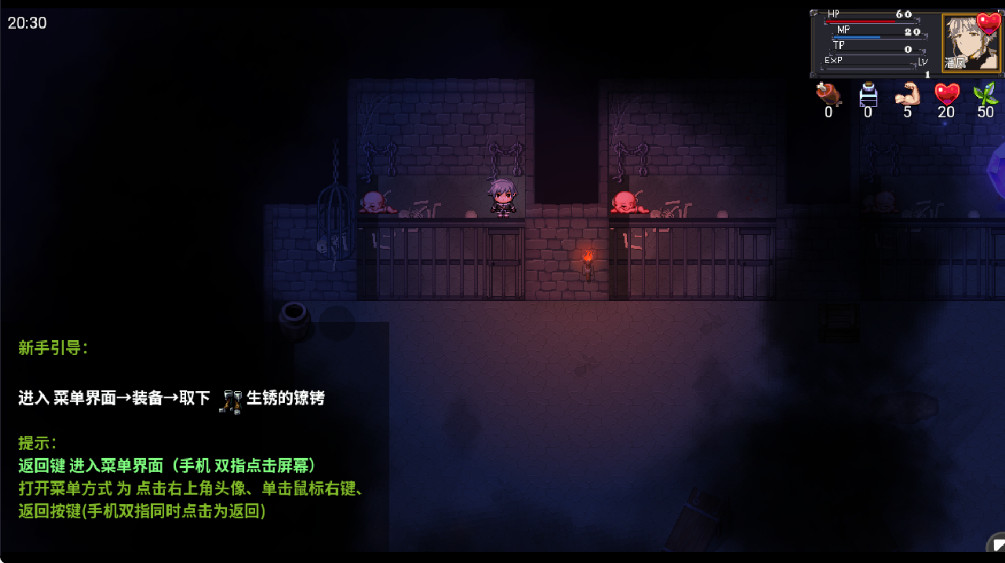Select the meat food icon
Screen dimensions: 1005x563
tap(828, 94)
